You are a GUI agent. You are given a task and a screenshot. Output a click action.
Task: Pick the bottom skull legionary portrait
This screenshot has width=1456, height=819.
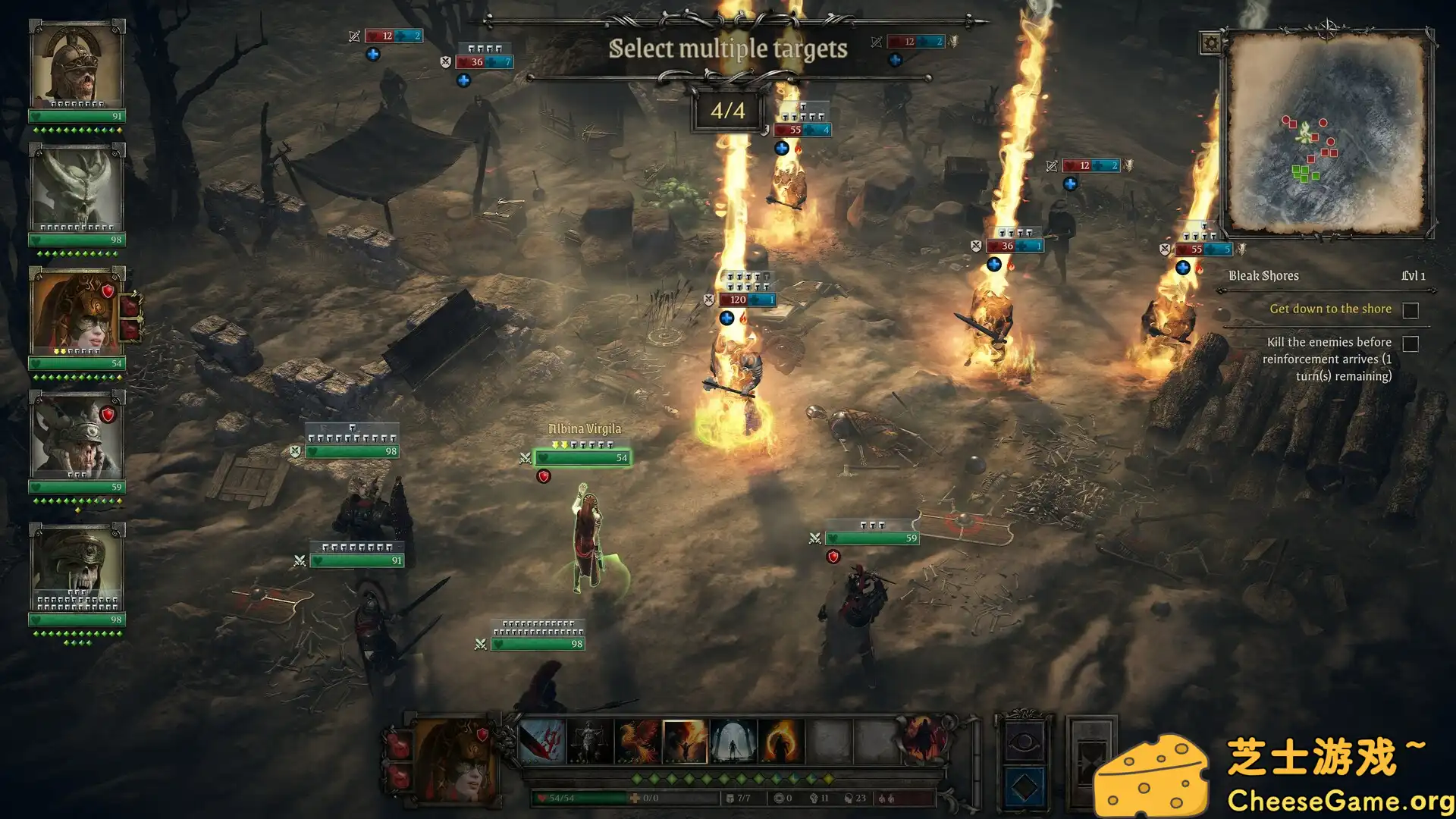(76, 565)
